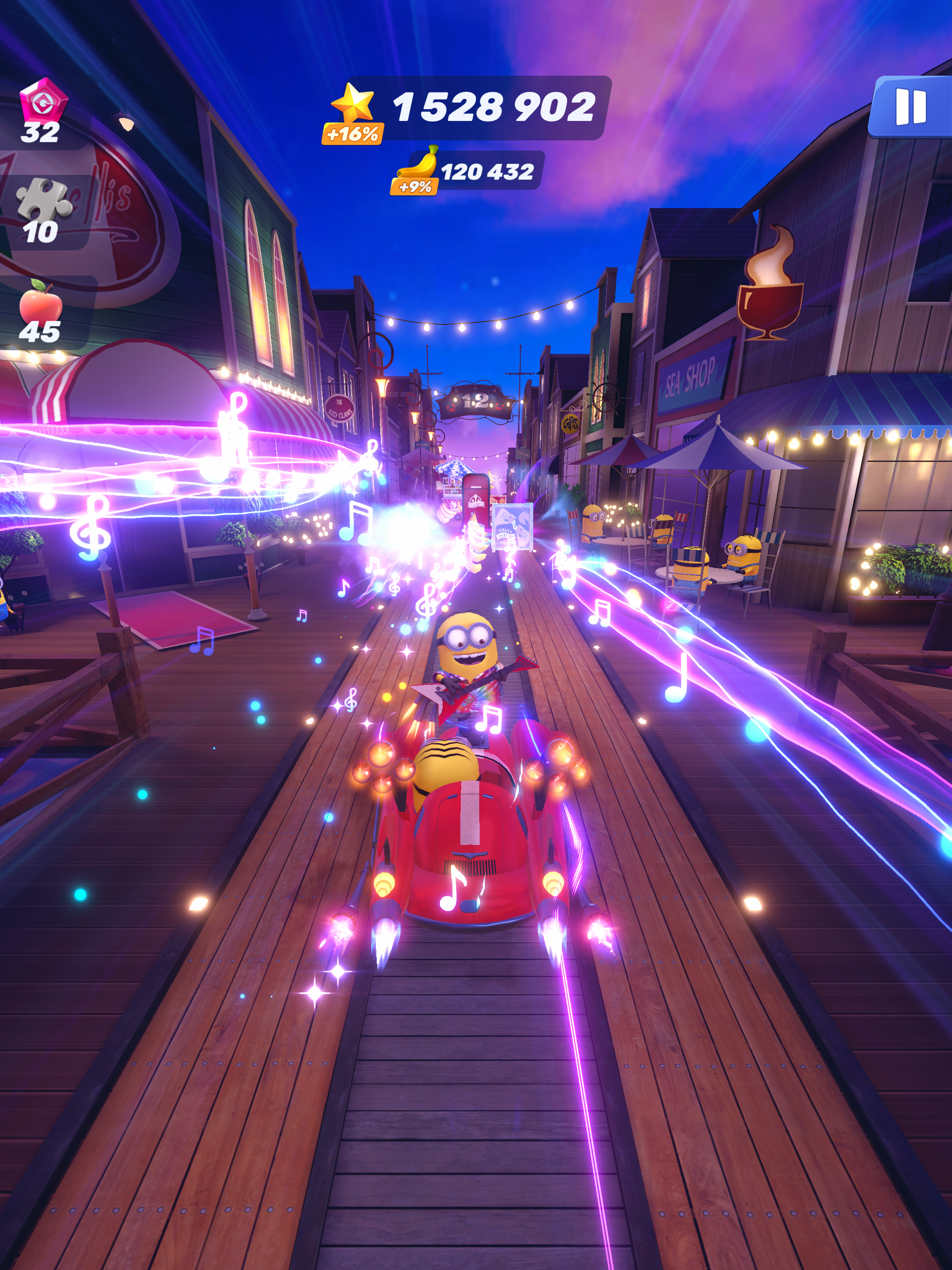Pause the game with the pause button

click(x=910, y=108)
